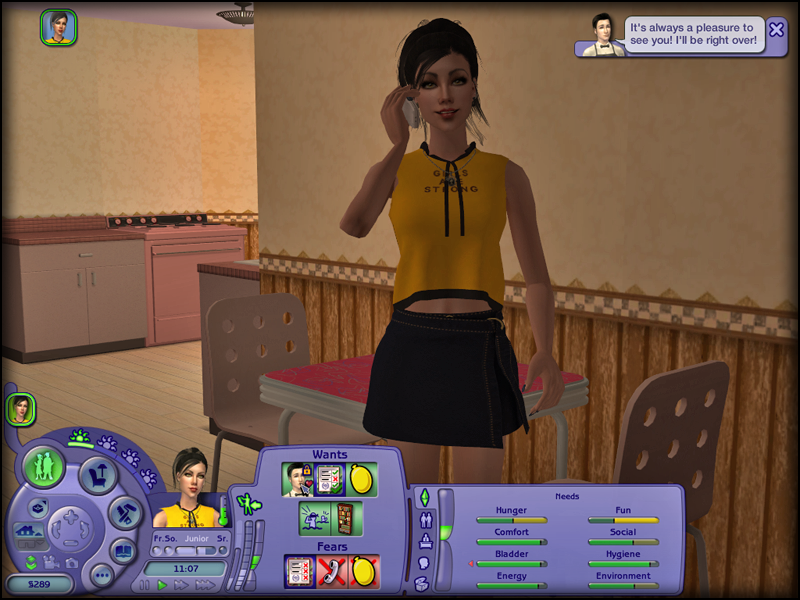Viewport: 800px width, 600px height.
Task: Set game speed to triple fast-forward
Action: point(203,585)
